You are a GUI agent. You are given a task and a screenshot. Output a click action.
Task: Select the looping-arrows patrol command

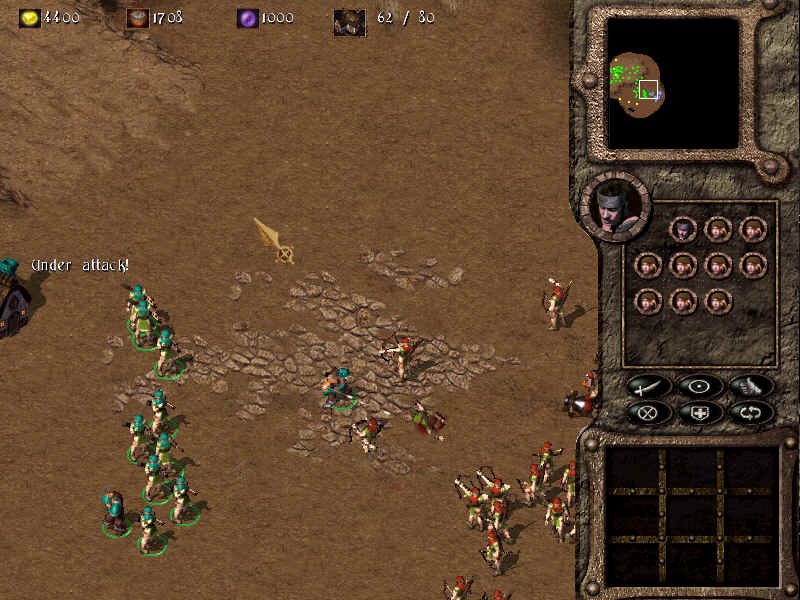click(749, 411)
